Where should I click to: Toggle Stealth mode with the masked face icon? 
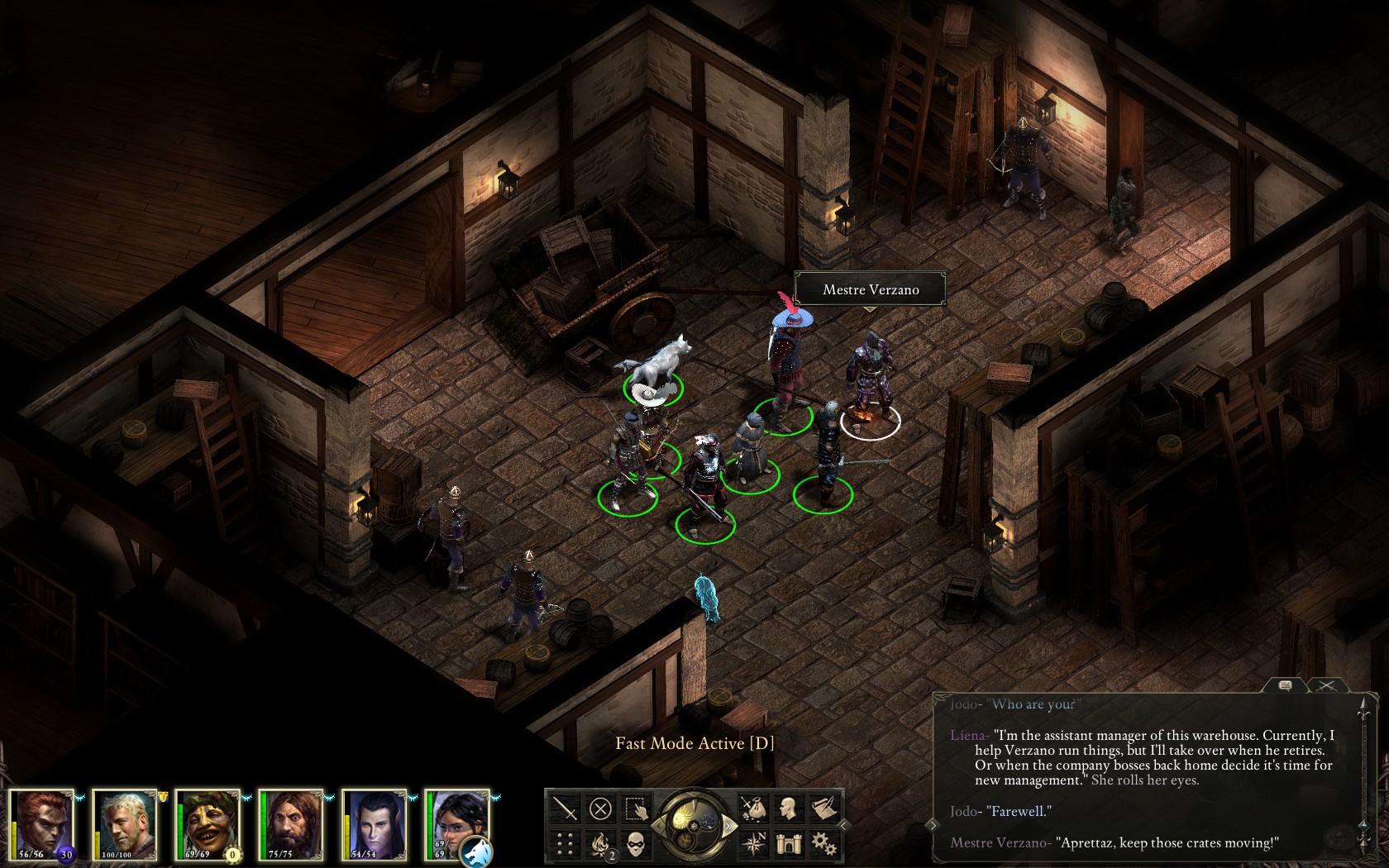coord(636,843)
